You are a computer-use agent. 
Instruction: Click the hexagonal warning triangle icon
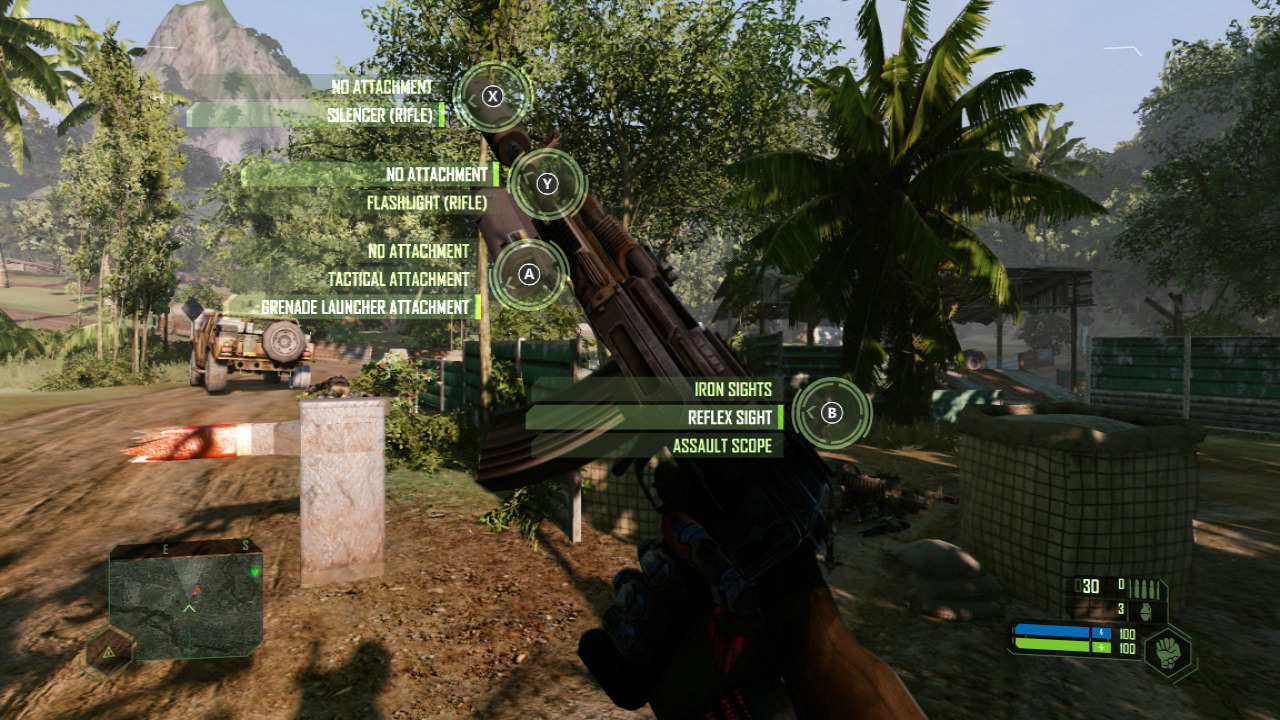click(x=107, y=652)
